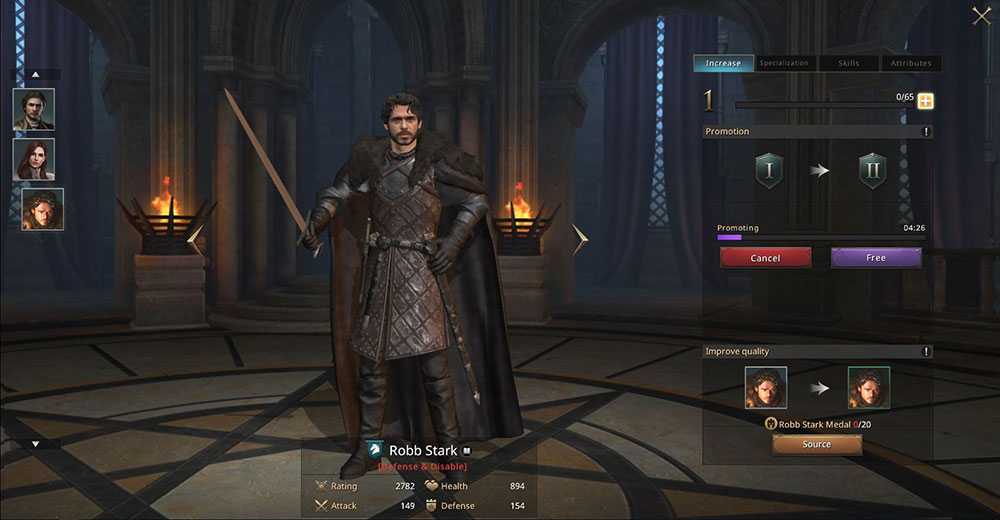This screenshot has width=1000, height=520.
Task: Close the commander screen with the X
Action: click(x=981, y=15)
